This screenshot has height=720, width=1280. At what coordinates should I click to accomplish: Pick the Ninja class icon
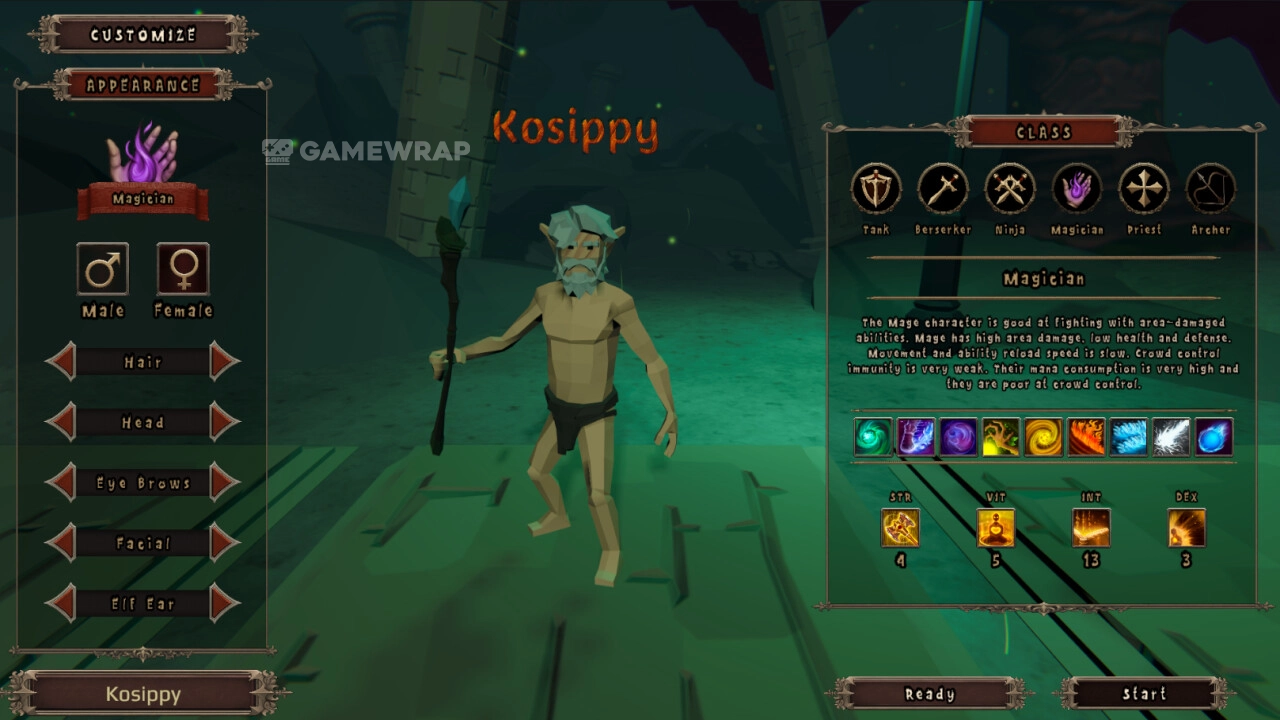[1010, 189]
